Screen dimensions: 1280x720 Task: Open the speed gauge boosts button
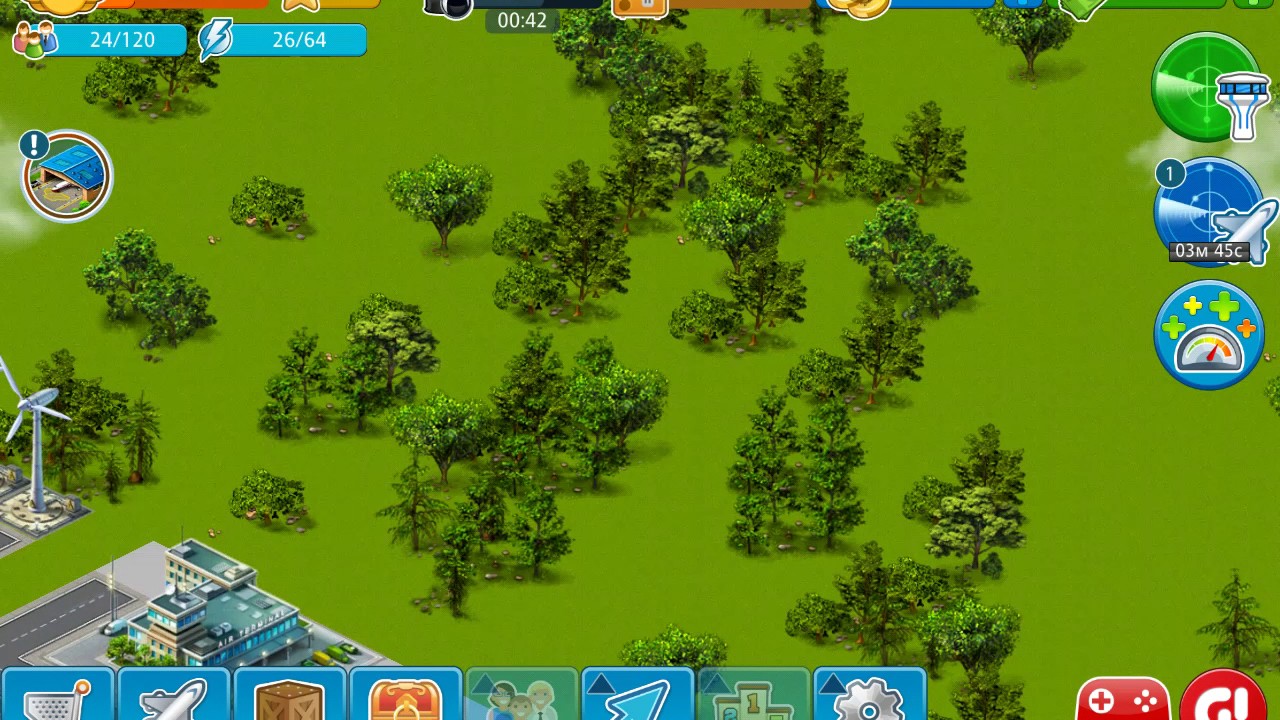tap(1208, 335)
